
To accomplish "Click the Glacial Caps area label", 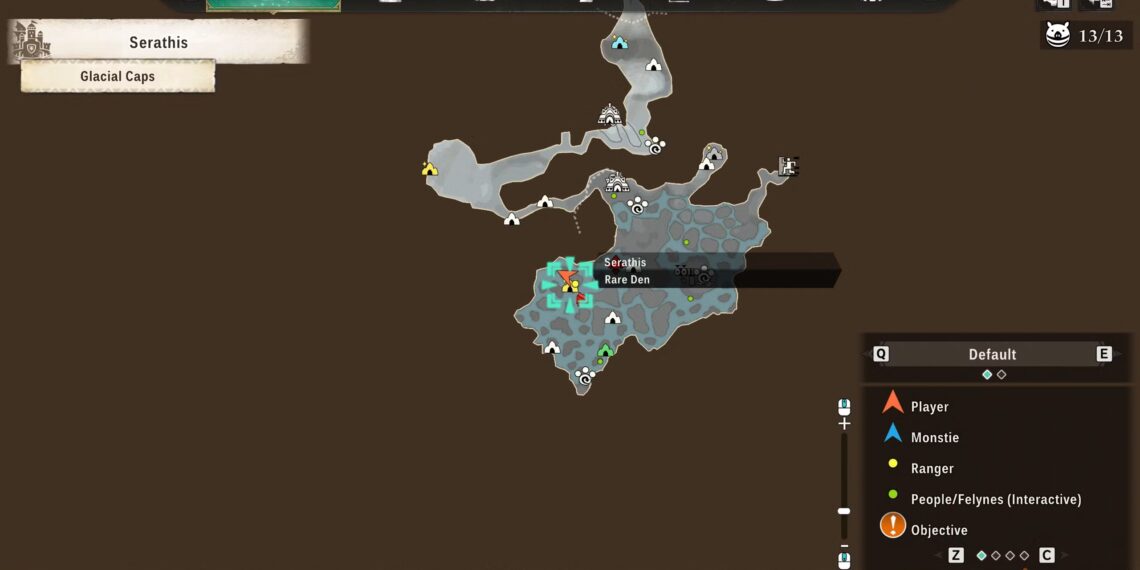I will click(118, 77).
